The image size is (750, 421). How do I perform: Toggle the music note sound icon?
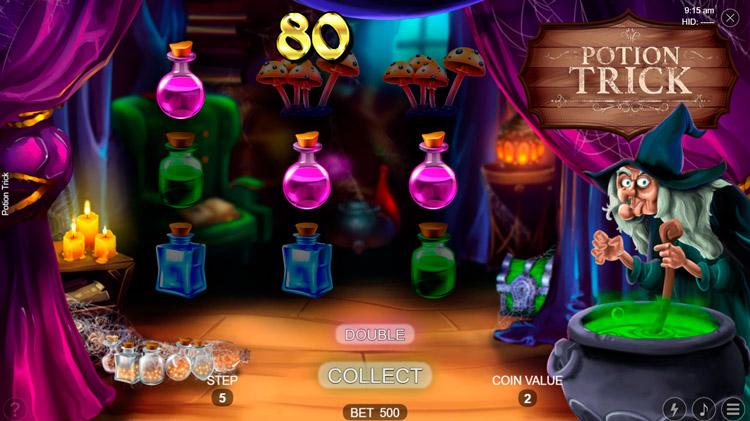tap(704, 409)
